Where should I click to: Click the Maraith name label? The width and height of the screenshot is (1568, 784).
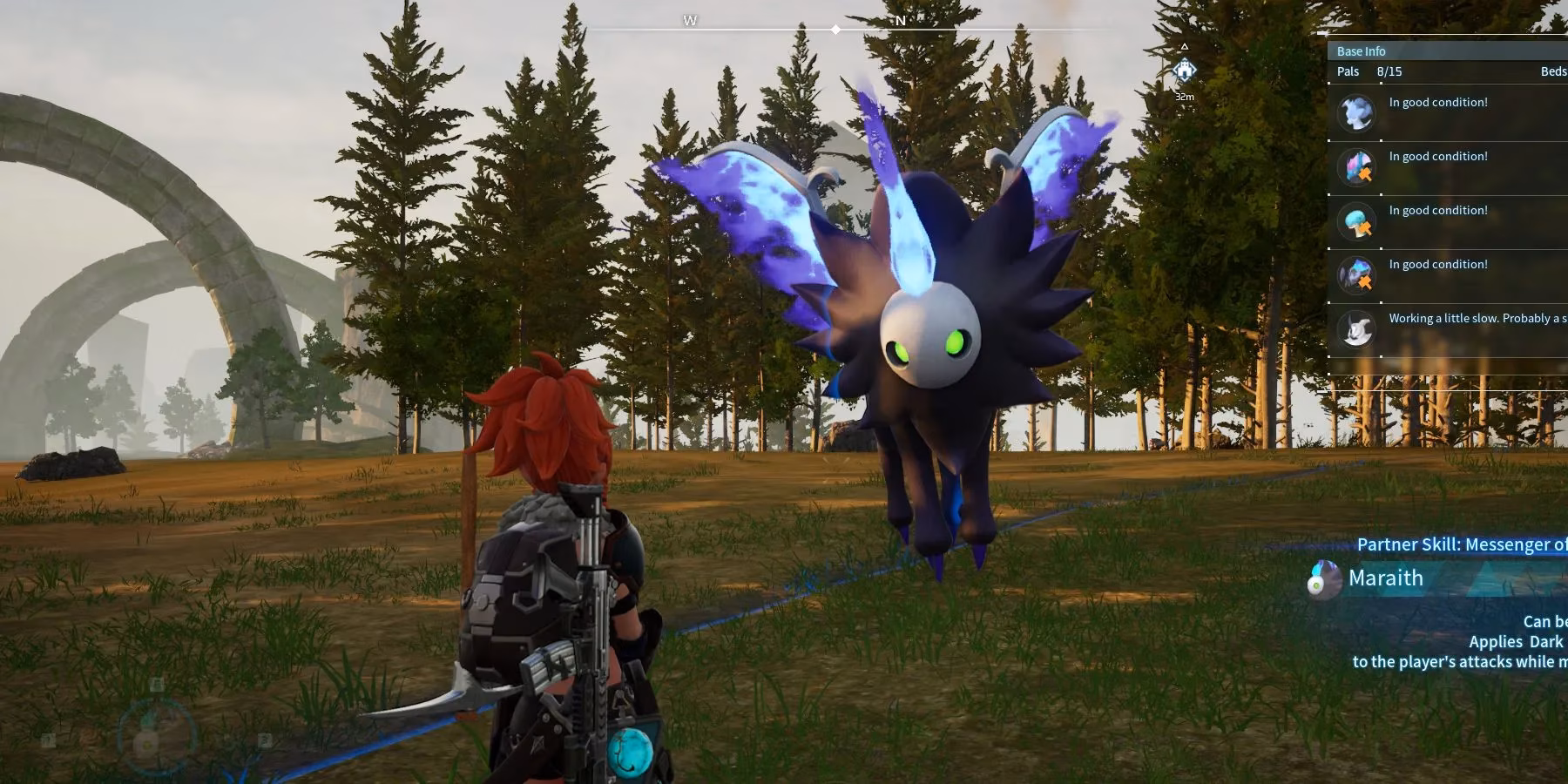click(x=1385, y=578)
